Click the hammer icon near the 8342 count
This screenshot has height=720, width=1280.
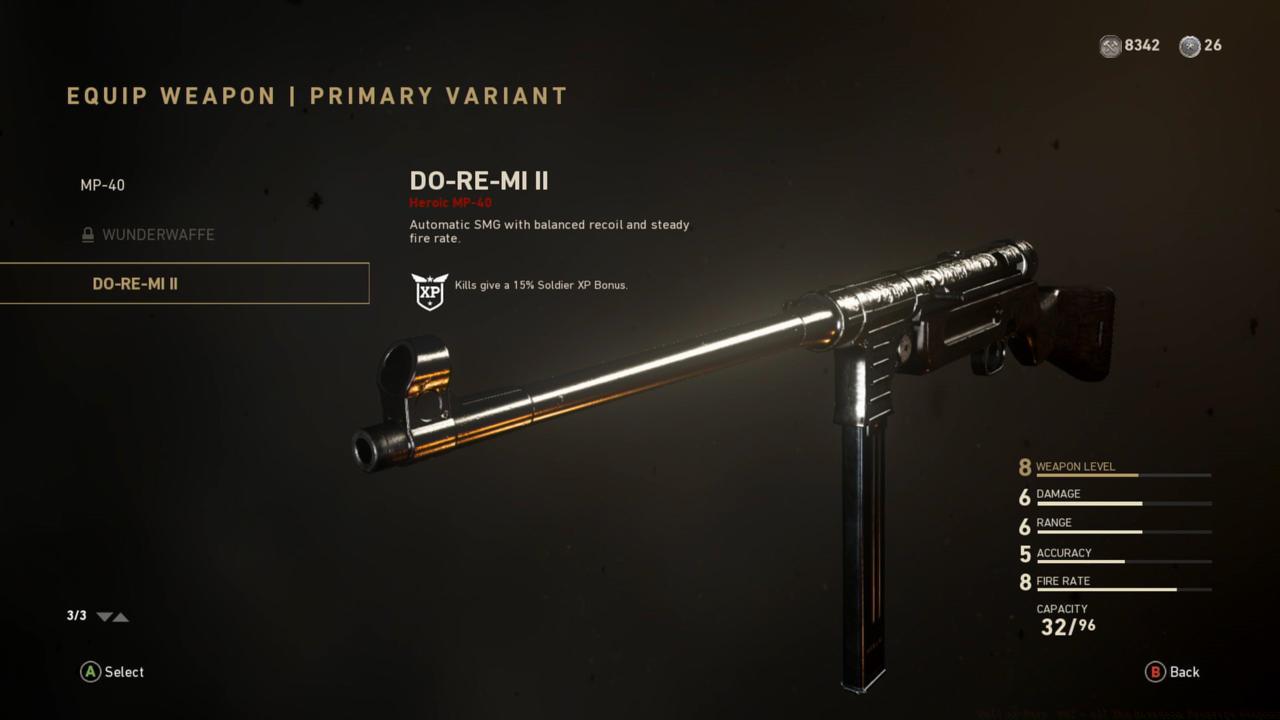pyautogui.click(x=1109, y=46)
